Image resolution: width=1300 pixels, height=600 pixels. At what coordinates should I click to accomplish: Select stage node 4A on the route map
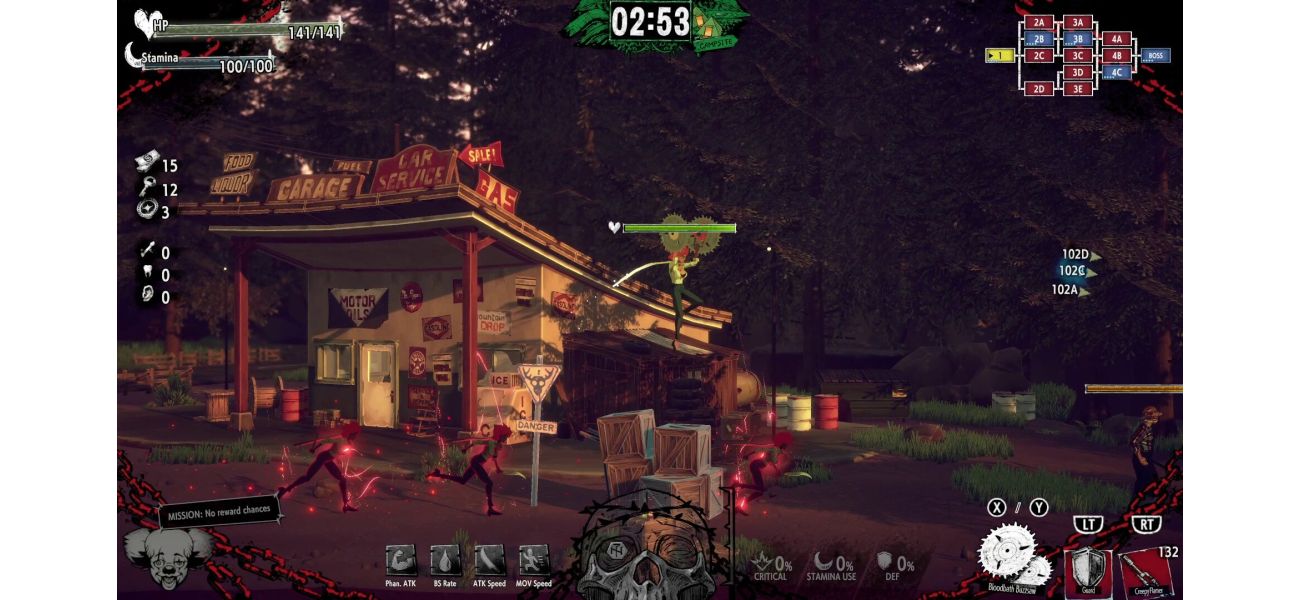(1116, 39)
